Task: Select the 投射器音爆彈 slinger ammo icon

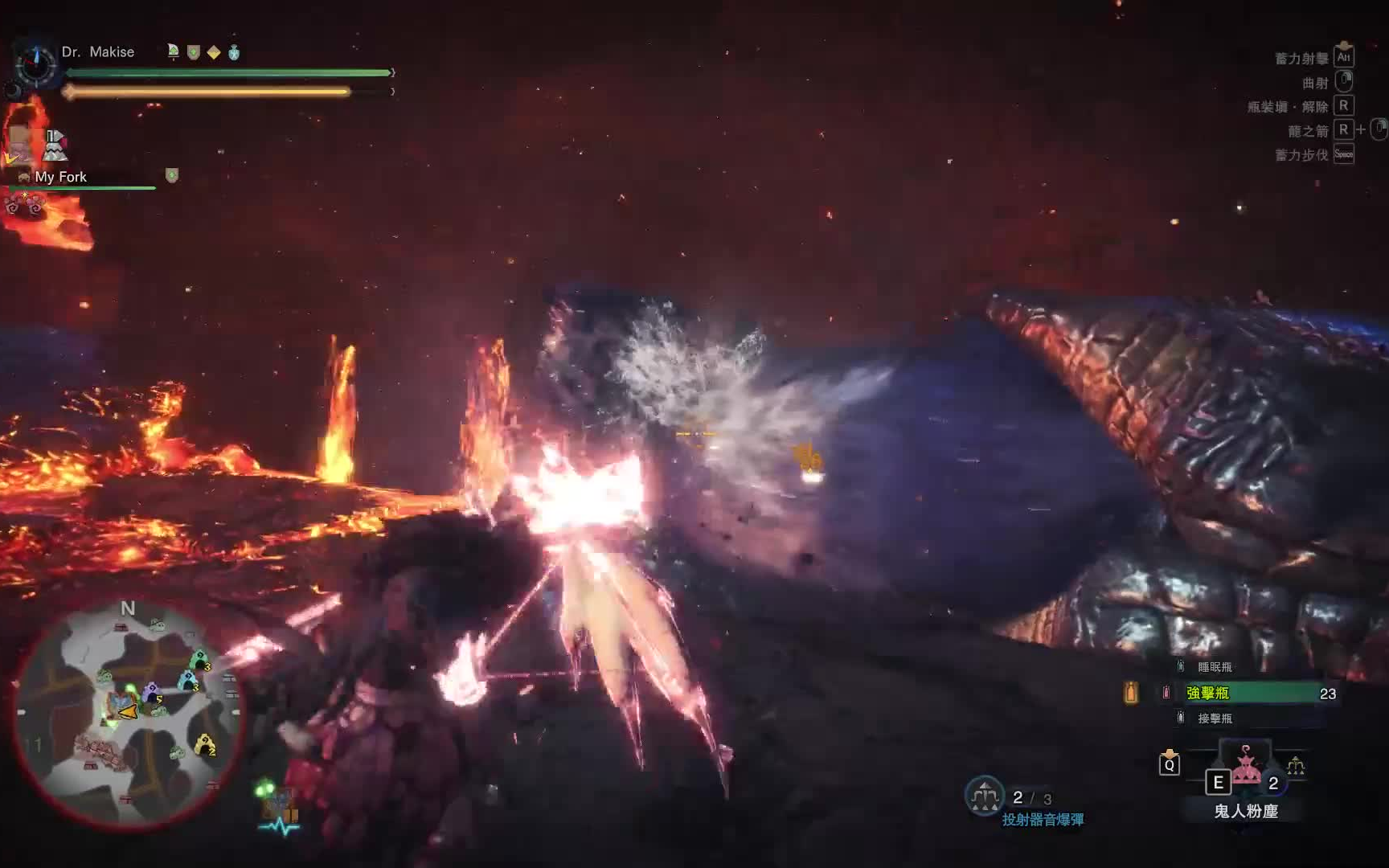Action: (x=985, y=796)
